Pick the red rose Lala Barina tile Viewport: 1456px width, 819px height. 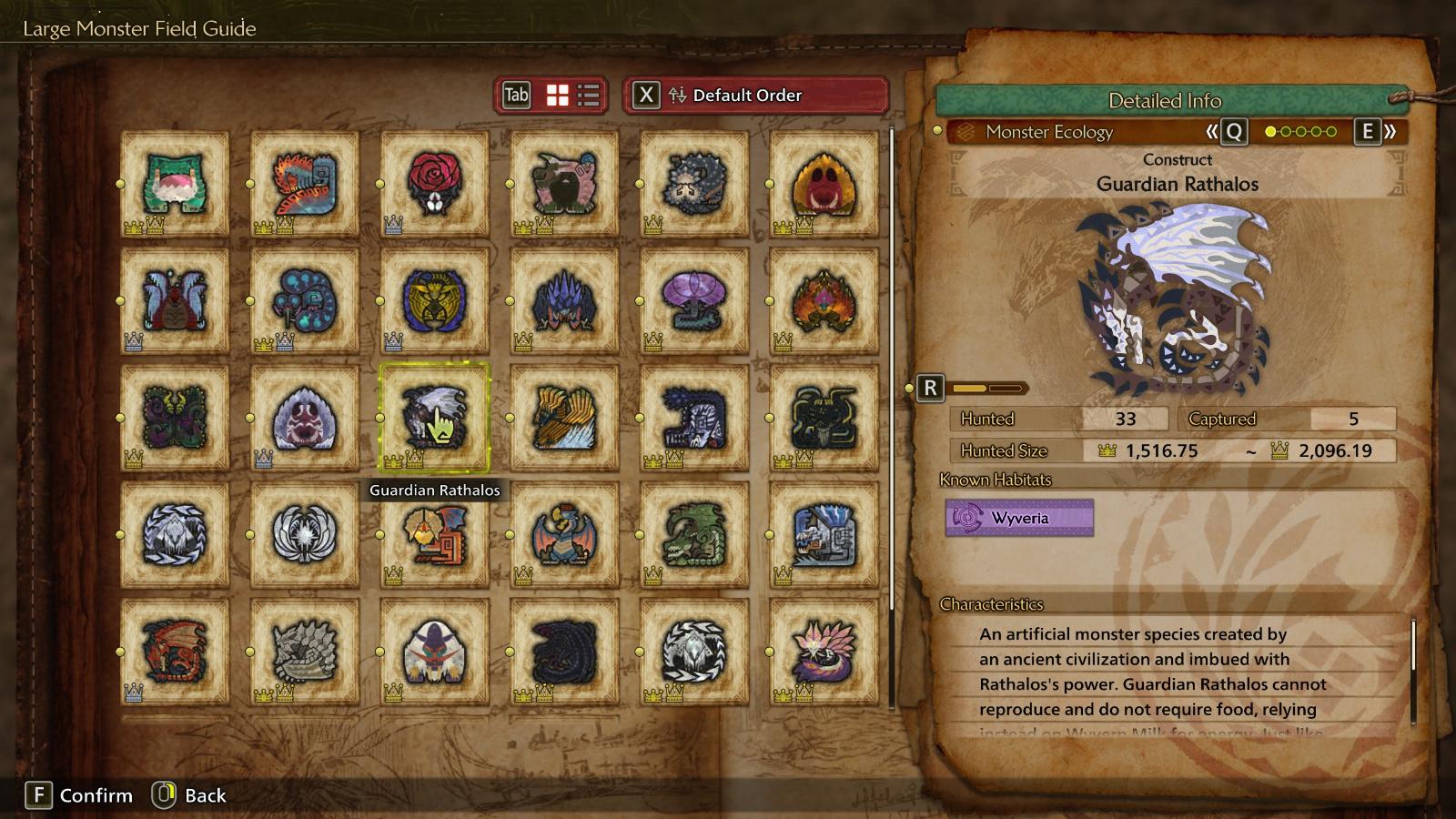pyautogui.click(x=434, y=183)
